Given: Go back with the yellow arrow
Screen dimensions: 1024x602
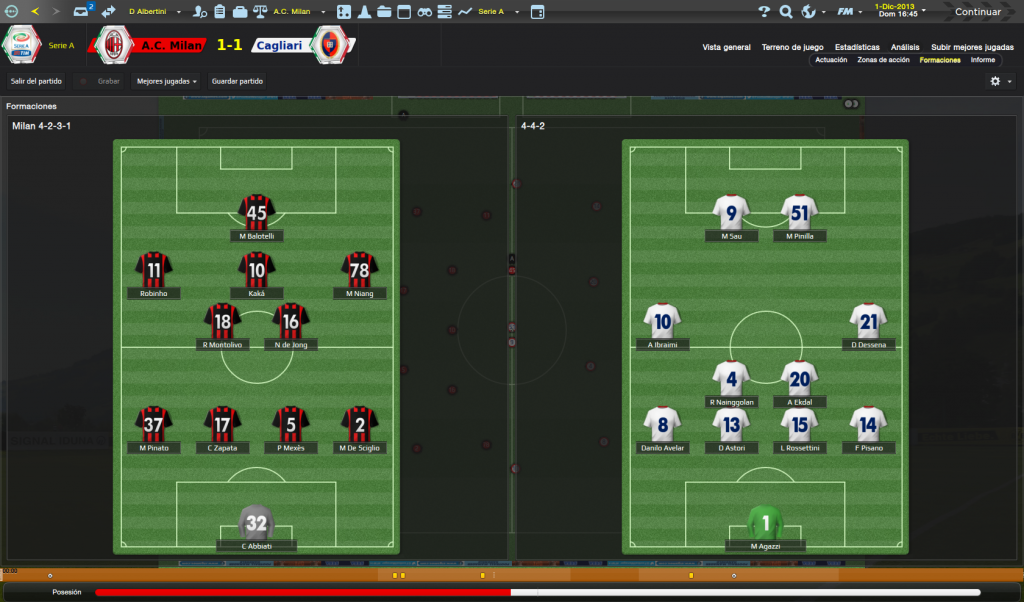Looking at the screenshot, I should click(35, 12).
